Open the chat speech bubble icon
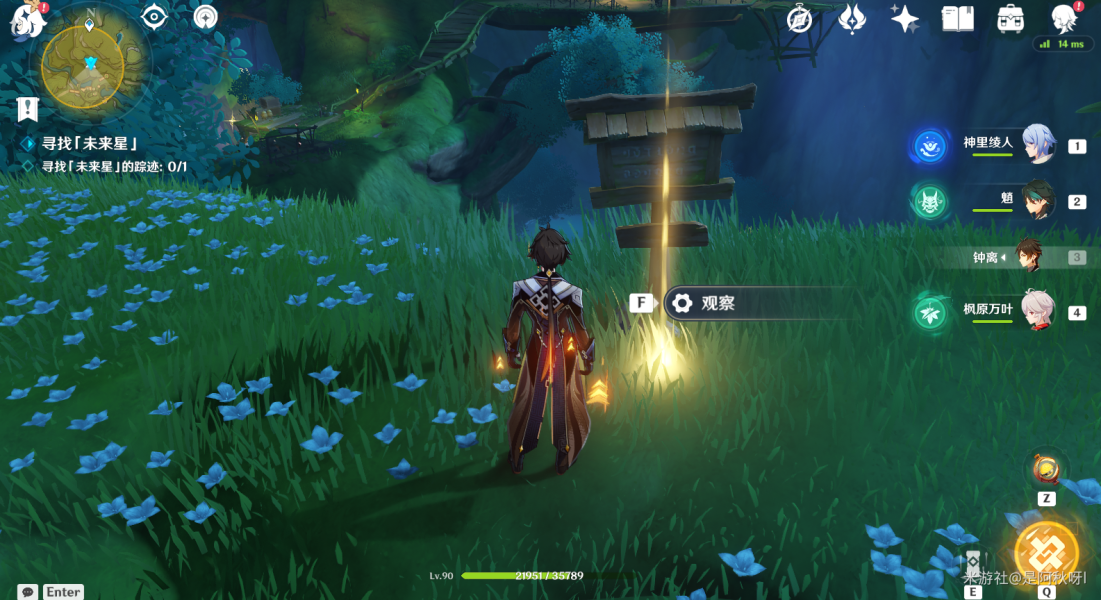Image resolution: width=1101 pixels, height=600 pixels. [x=28, y=592]
